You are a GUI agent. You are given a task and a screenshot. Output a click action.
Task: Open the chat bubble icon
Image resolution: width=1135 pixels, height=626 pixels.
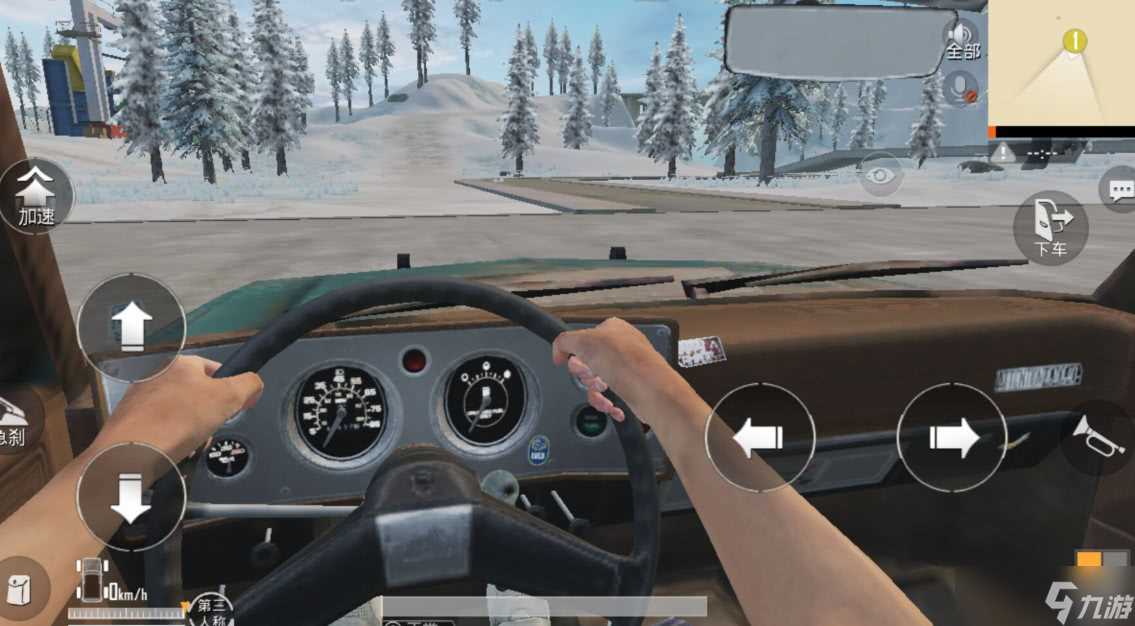tap(1119, 189)
